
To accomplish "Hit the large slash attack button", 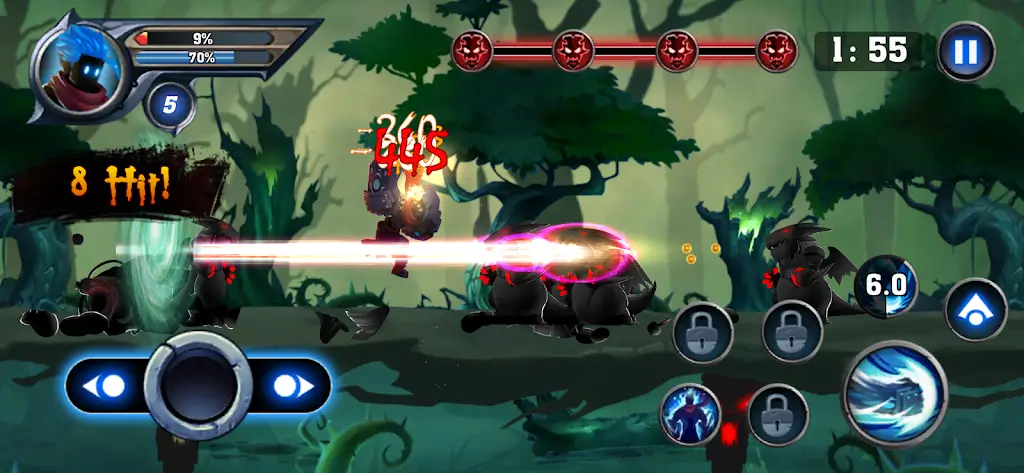I will tap(894, 390).
